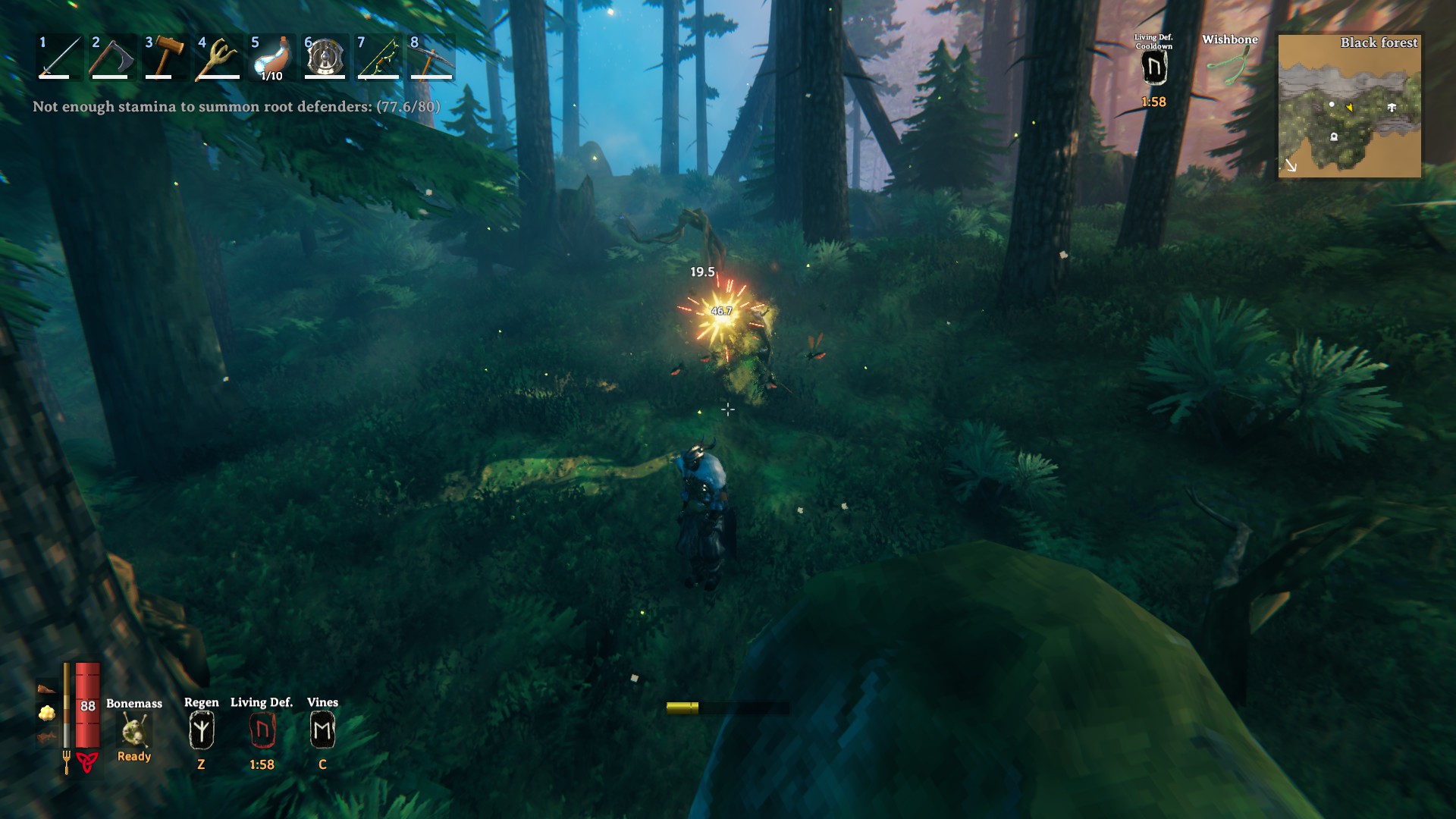
Task: Open the Black forest minimap
Action: click(1350, 106)
